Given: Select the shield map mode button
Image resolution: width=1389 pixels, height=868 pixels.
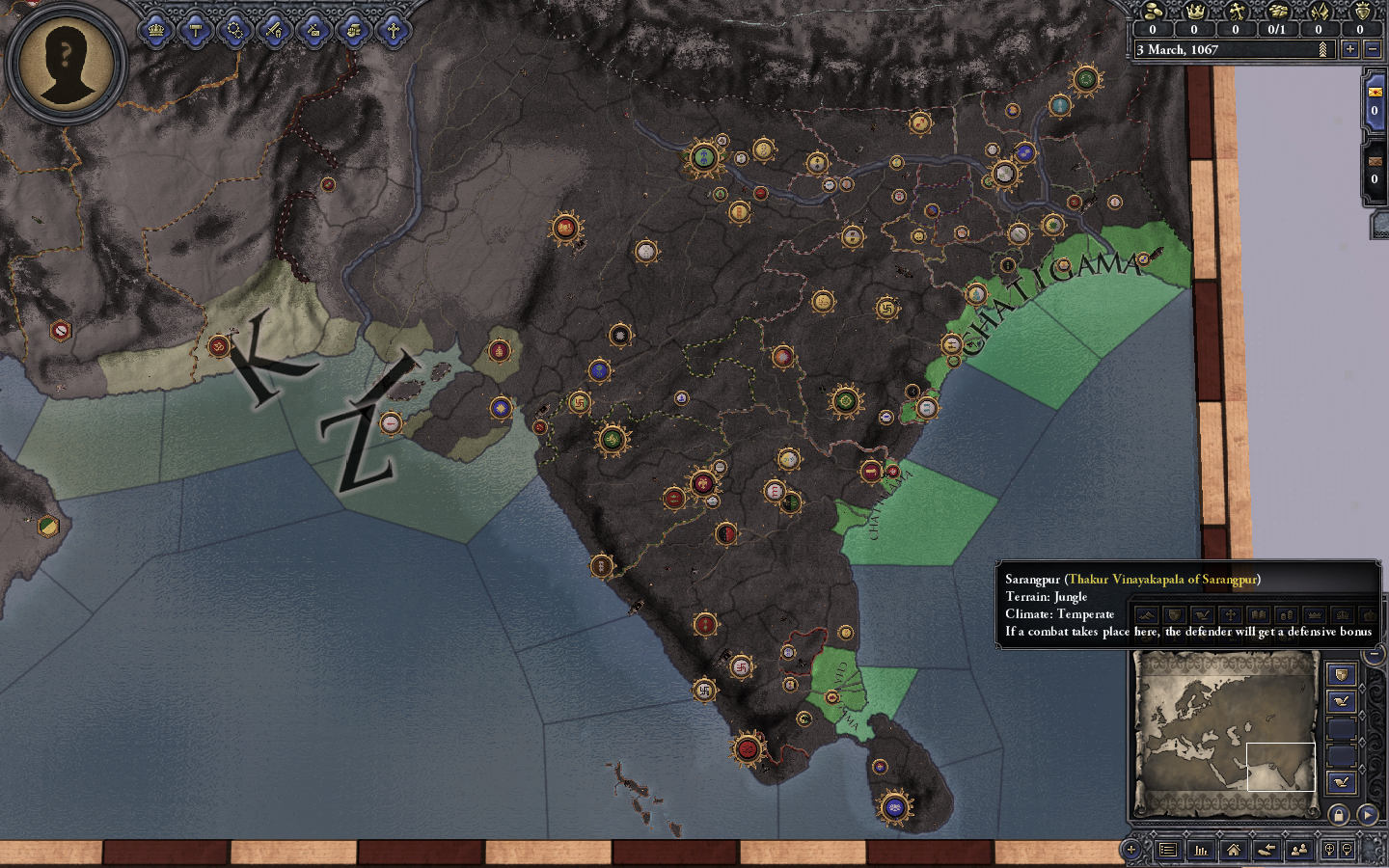Looking at the screenshot, I should tap(1341, 674).
